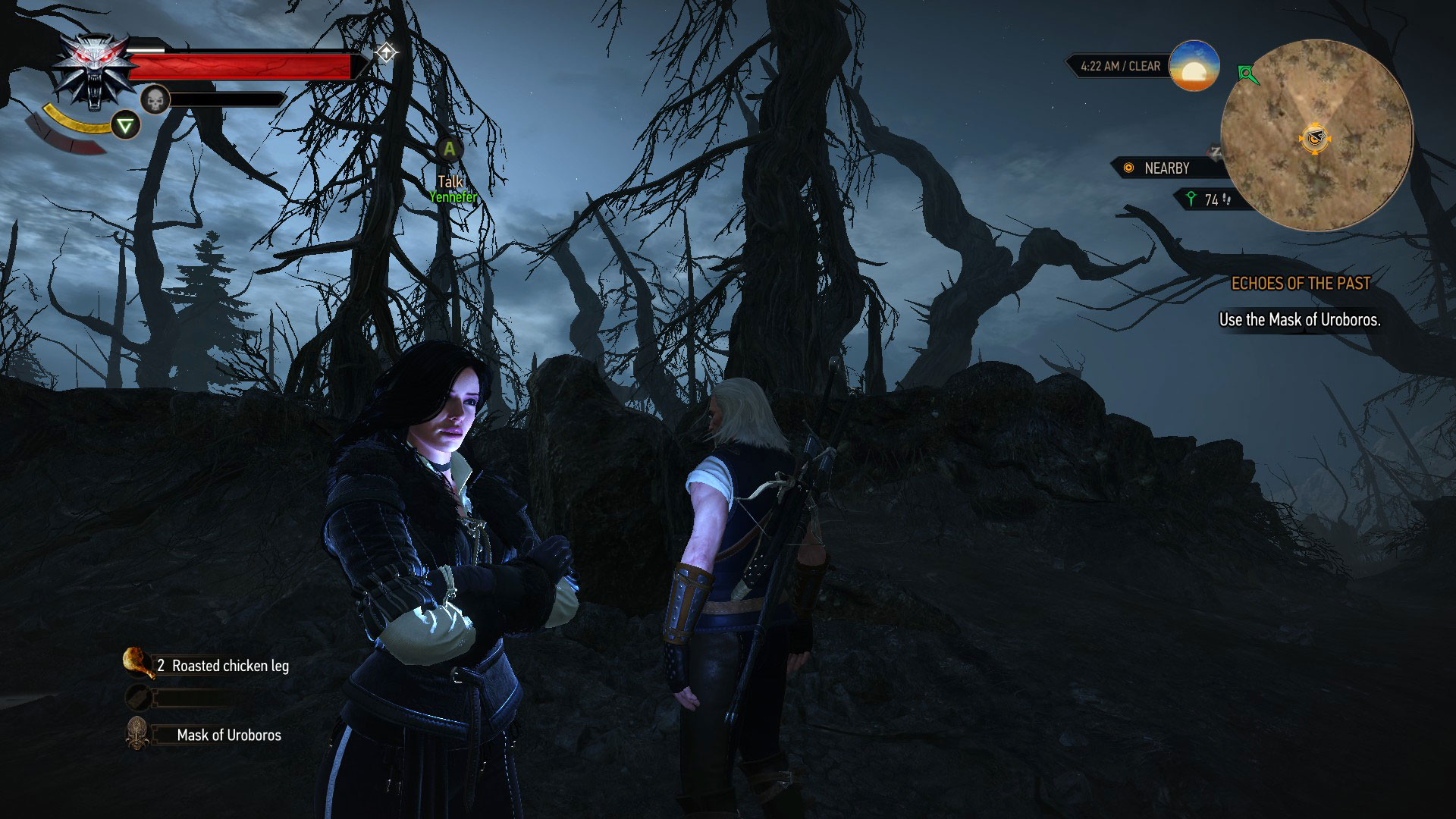Select the player marker on the minimap
The image size is (1456, 819).
click(x=1314, y=139)
